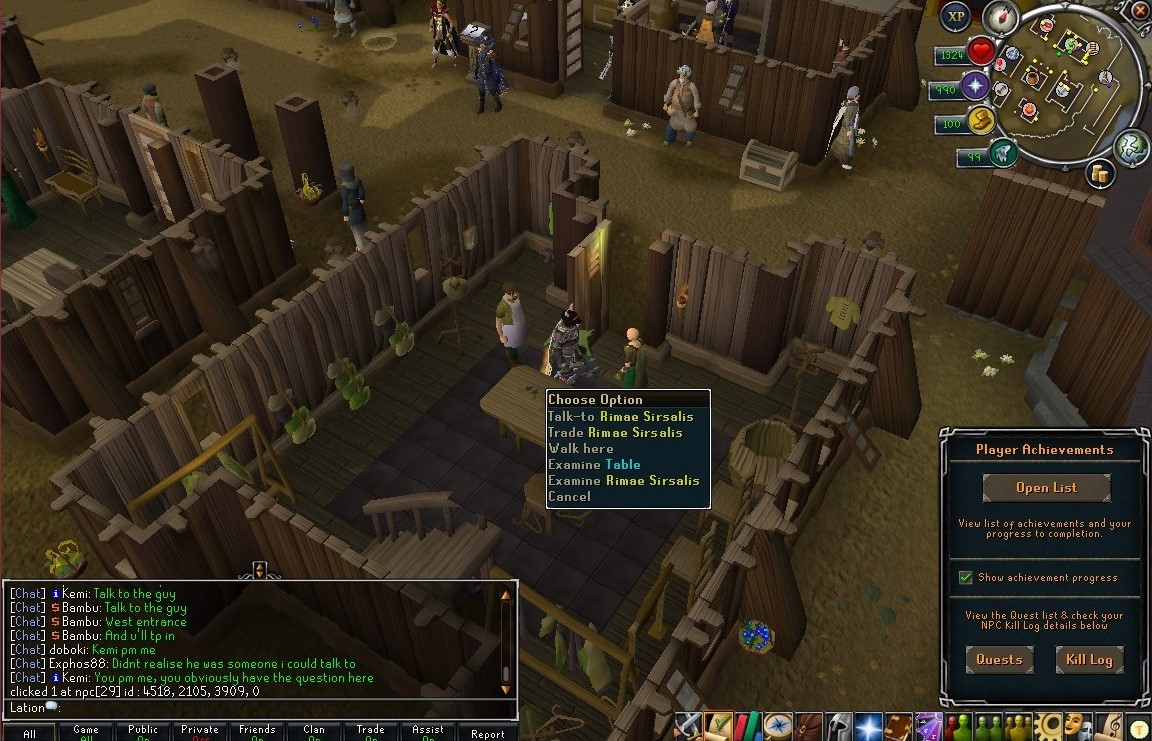Click the XP counter orb
1152x741 pixels.
click(x=956, y=16)
